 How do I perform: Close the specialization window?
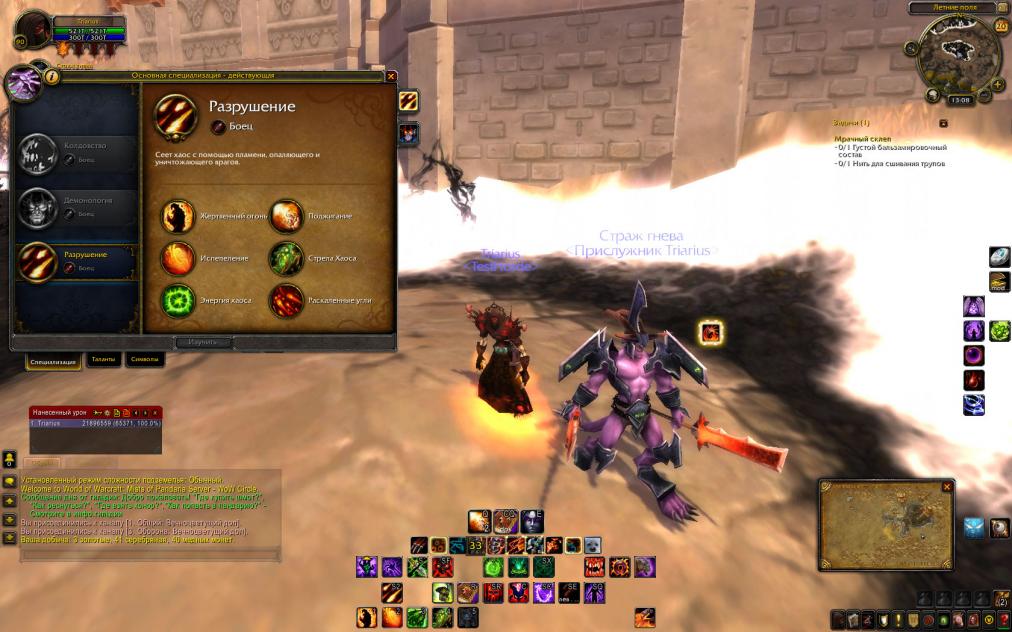click(391, 75)
